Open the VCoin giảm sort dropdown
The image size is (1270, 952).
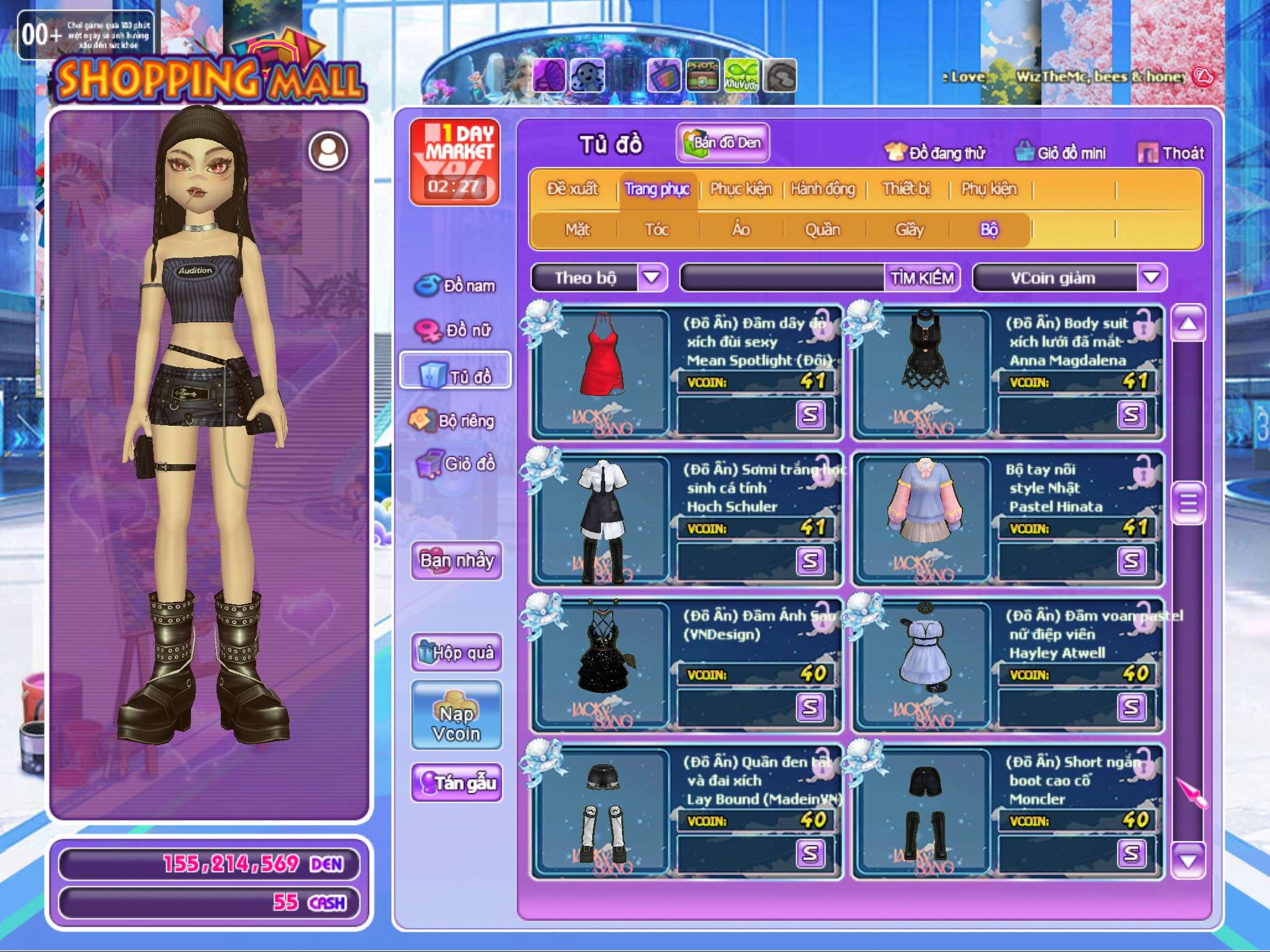pyautogui.click(x=1152, y=278)
